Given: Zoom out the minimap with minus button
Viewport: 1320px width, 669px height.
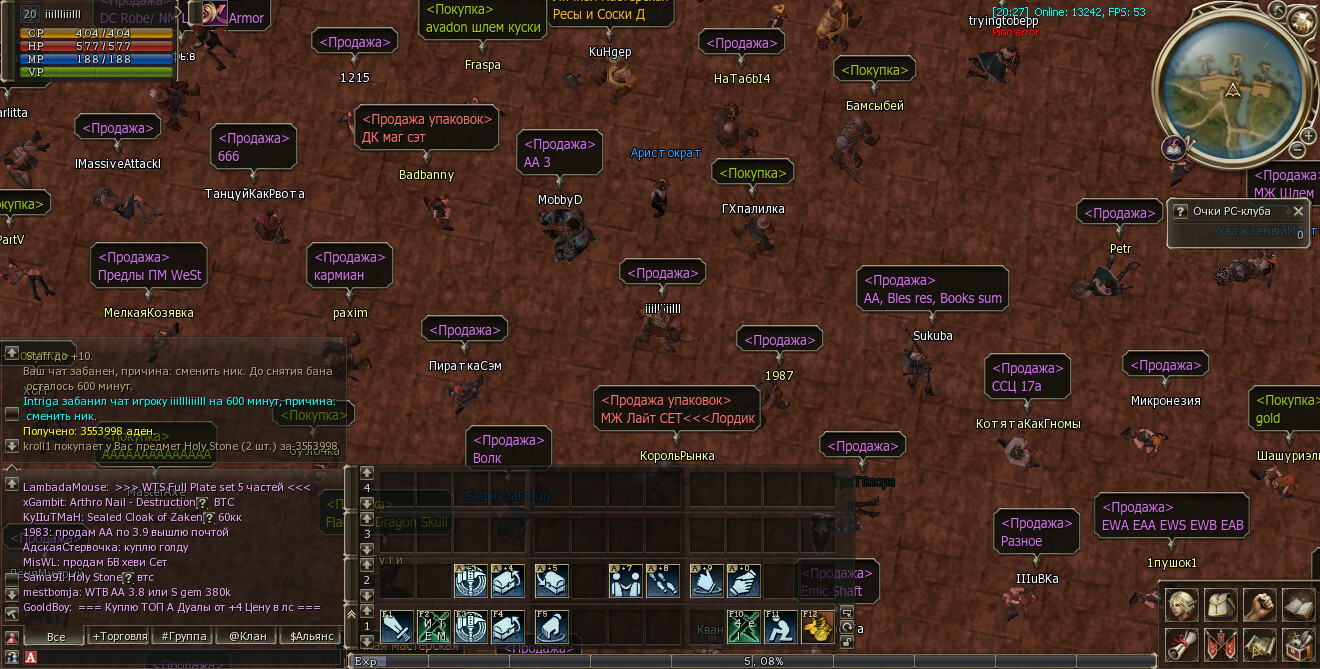Looking at the screenshot, I should (1297, 149).
